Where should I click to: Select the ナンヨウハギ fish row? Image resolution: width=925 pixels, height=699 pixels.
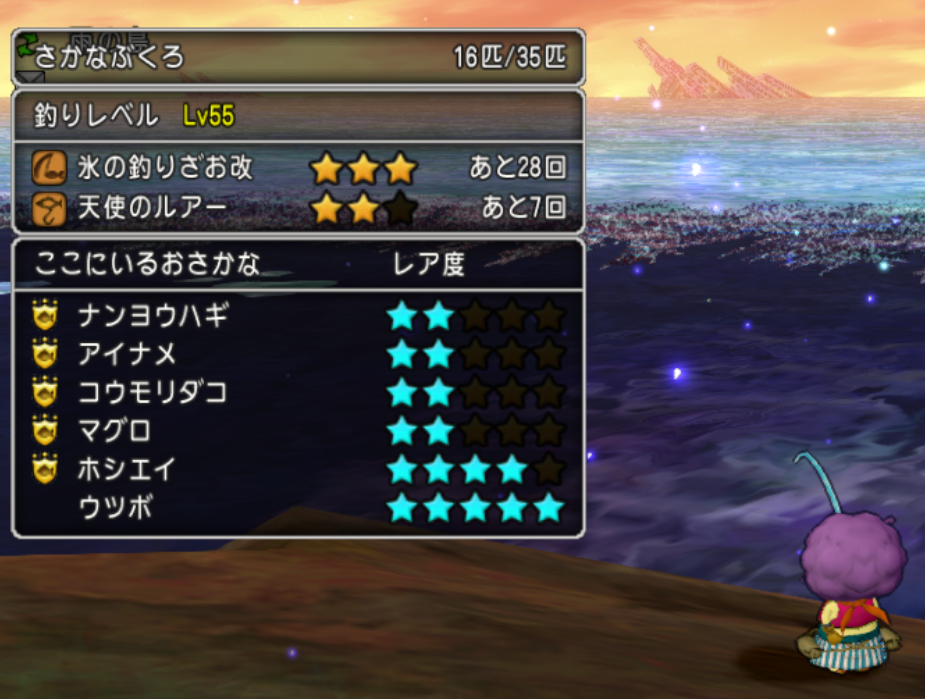tap(155, 317)
